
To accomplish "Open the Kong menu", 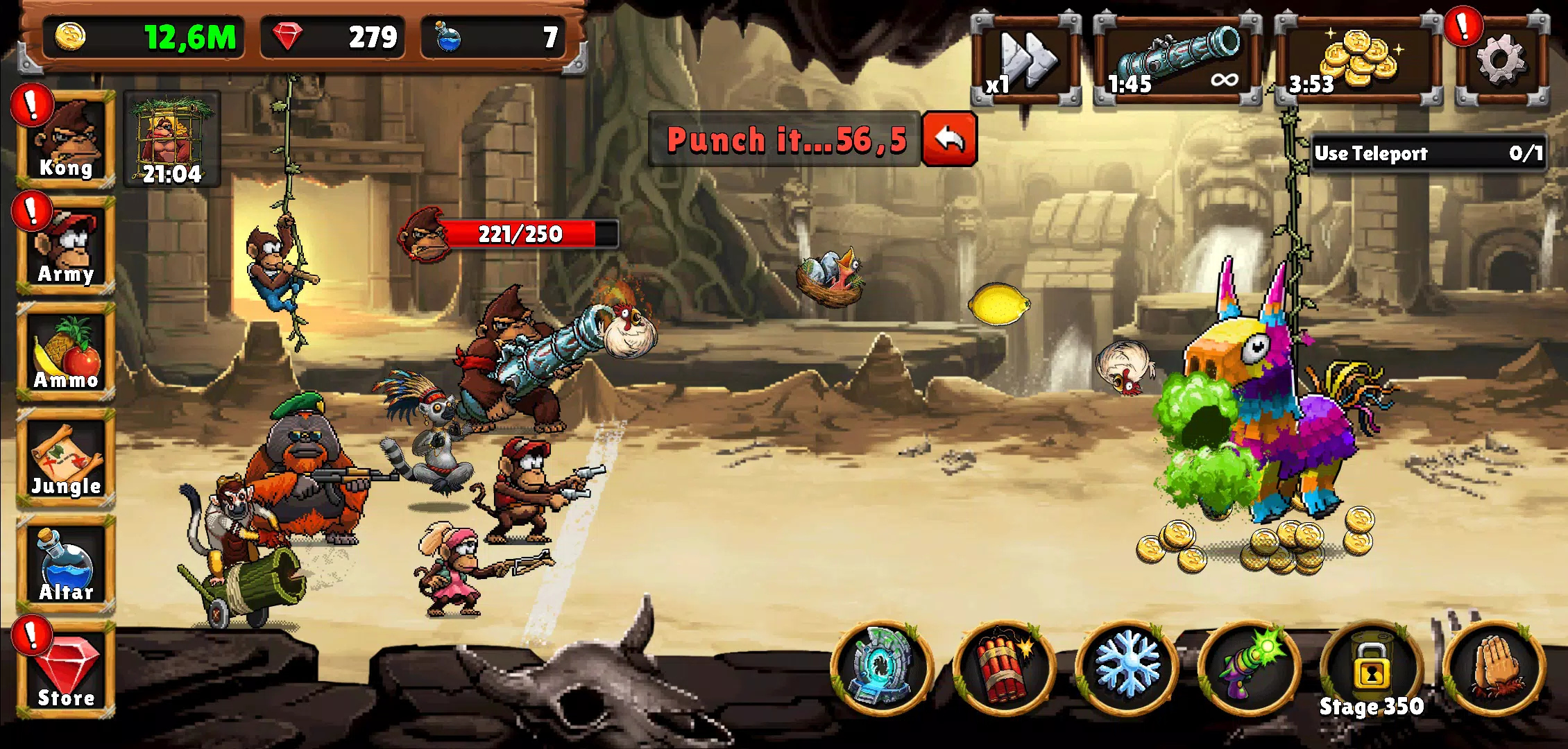I will pyautogui.click(x=66, y=139).
